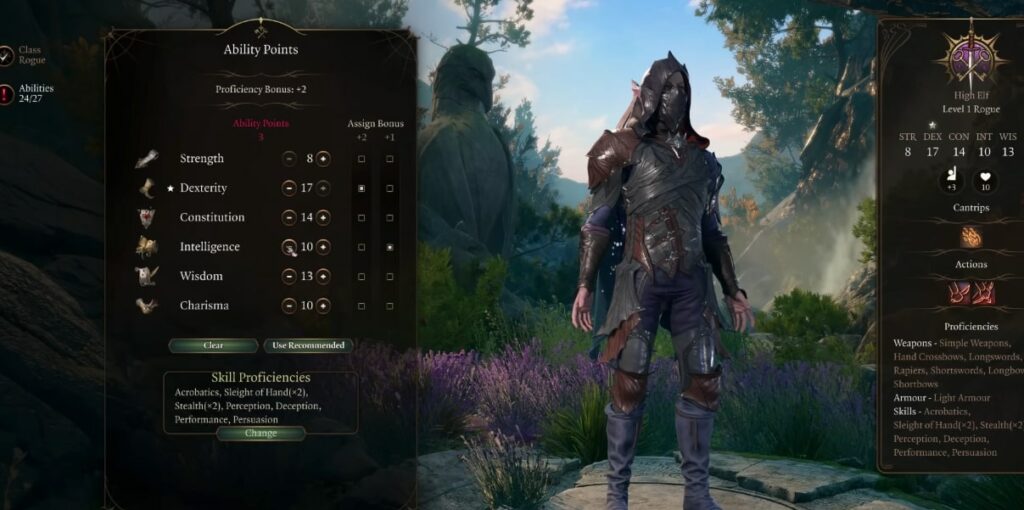Decrease Dexterity with its minus button
This screenshot has width=1024, height=510.
tap(289, 188)
